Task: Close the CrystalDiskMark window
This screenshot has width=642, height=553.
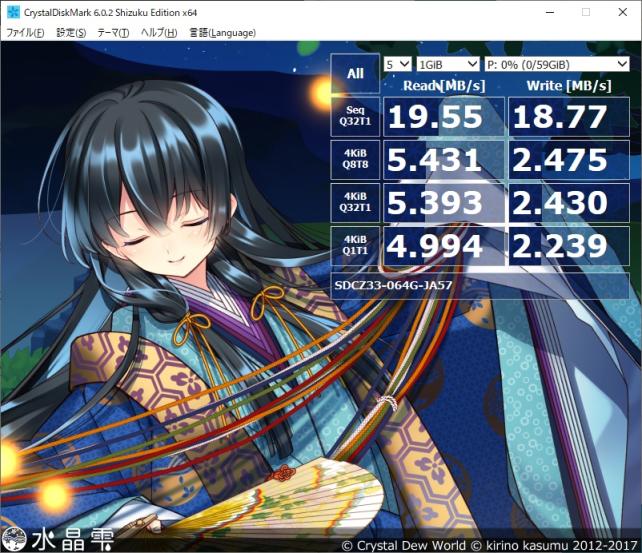Action: click(x=620, y=12)
